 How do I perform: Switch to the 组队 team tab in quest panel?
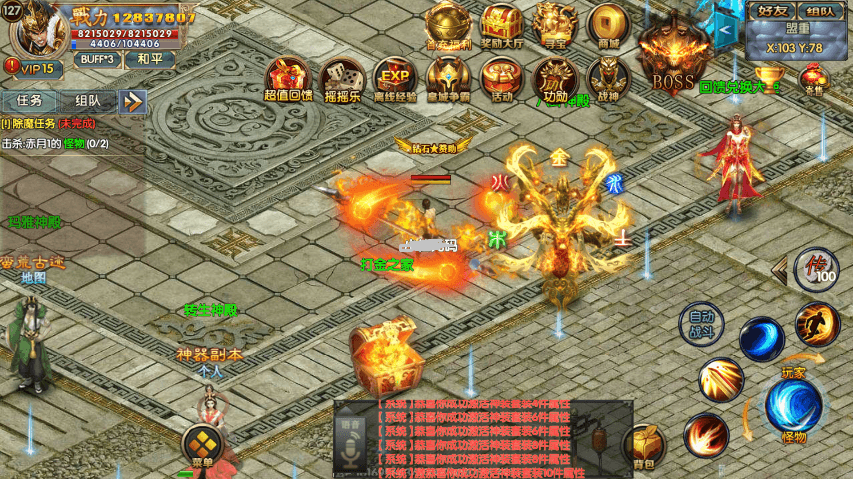(x=87, y=100)
